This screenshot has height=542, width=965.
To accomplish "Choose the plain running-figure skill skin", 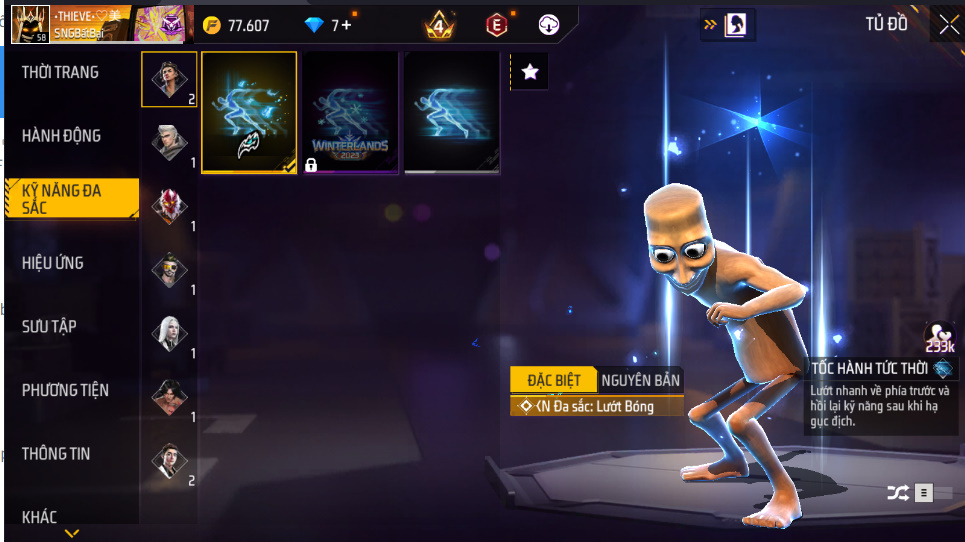I will 451,112.
